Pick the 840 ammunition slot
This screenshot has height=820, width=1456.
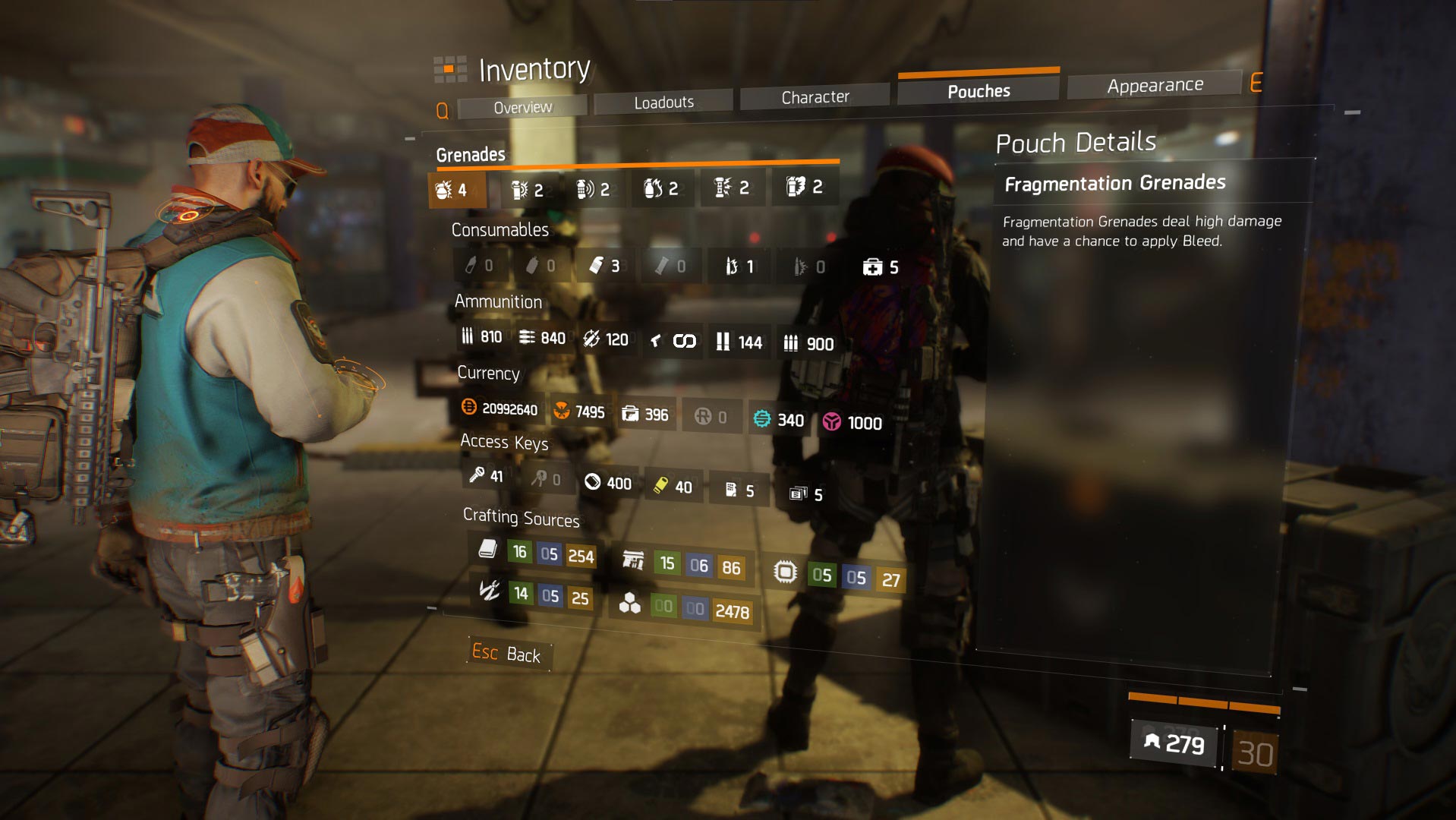(542, 338)
